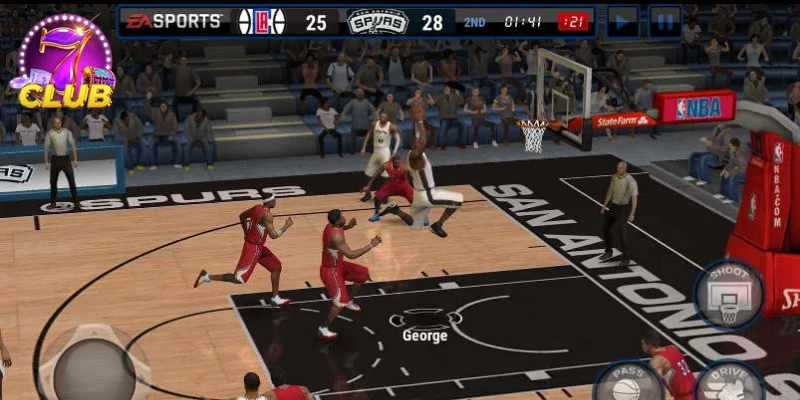Viewport: 800px width, 400px height.
Task: Pass the ball with the Pass button
Action: point(628,384)
